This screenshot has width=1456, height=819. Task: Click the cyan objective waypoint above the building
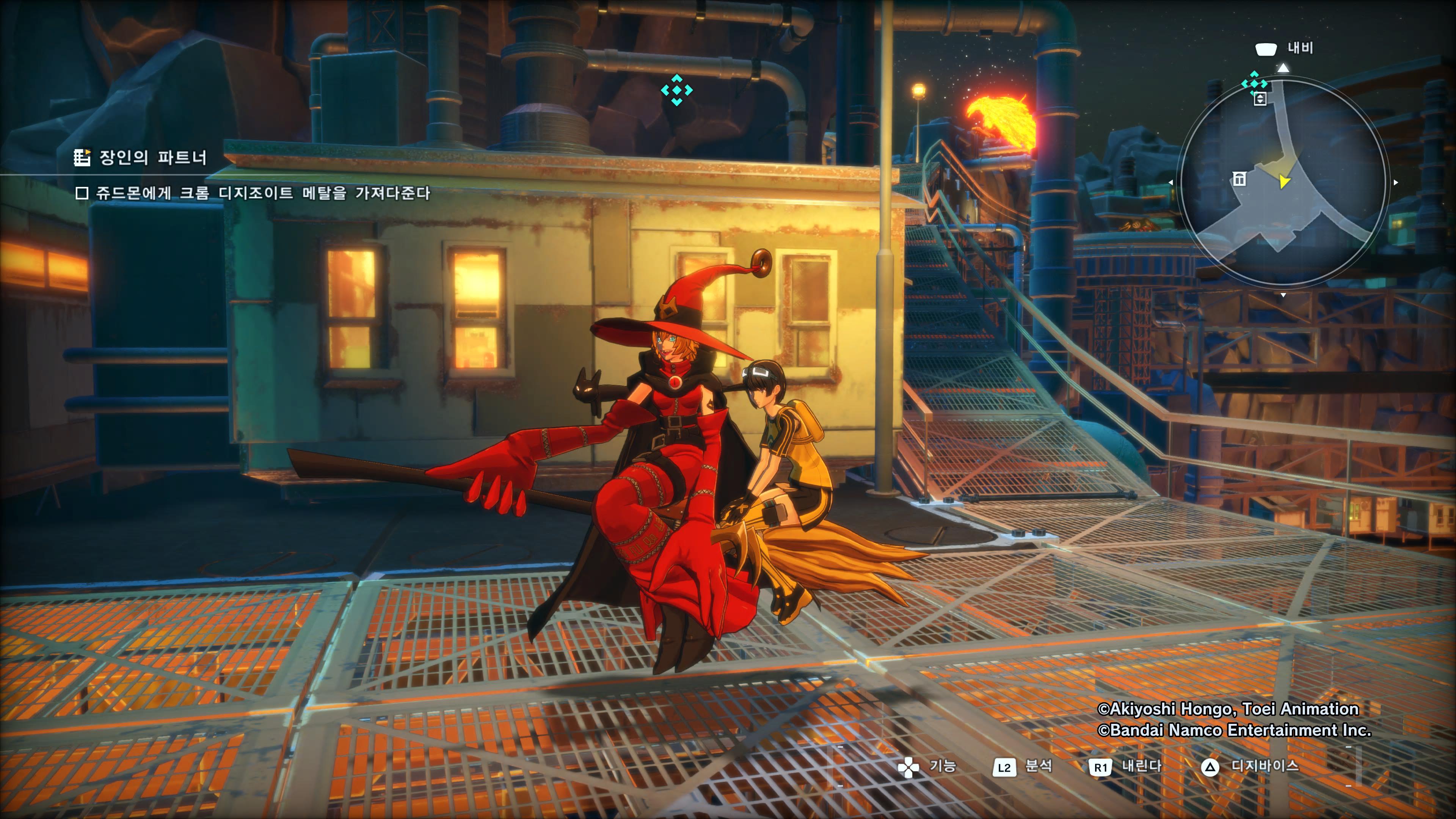pos(676,91)
